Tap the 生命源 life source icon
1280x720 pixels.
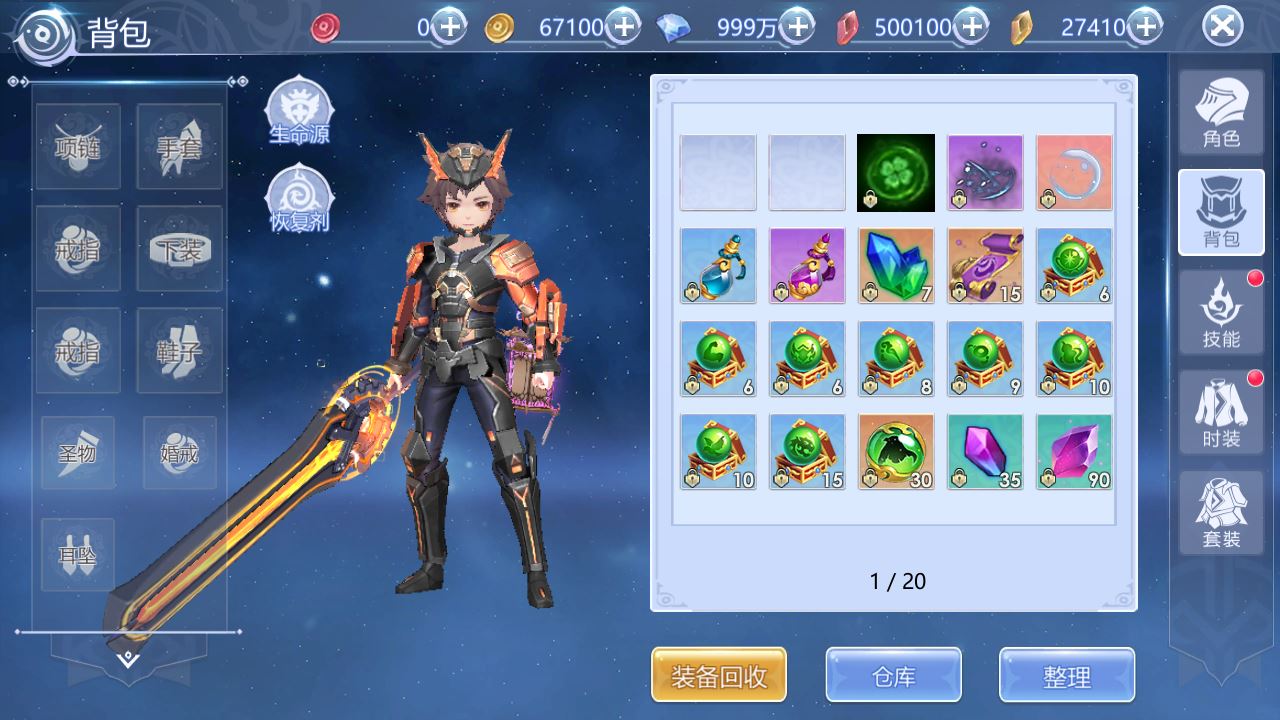click(x=299, y=111)
